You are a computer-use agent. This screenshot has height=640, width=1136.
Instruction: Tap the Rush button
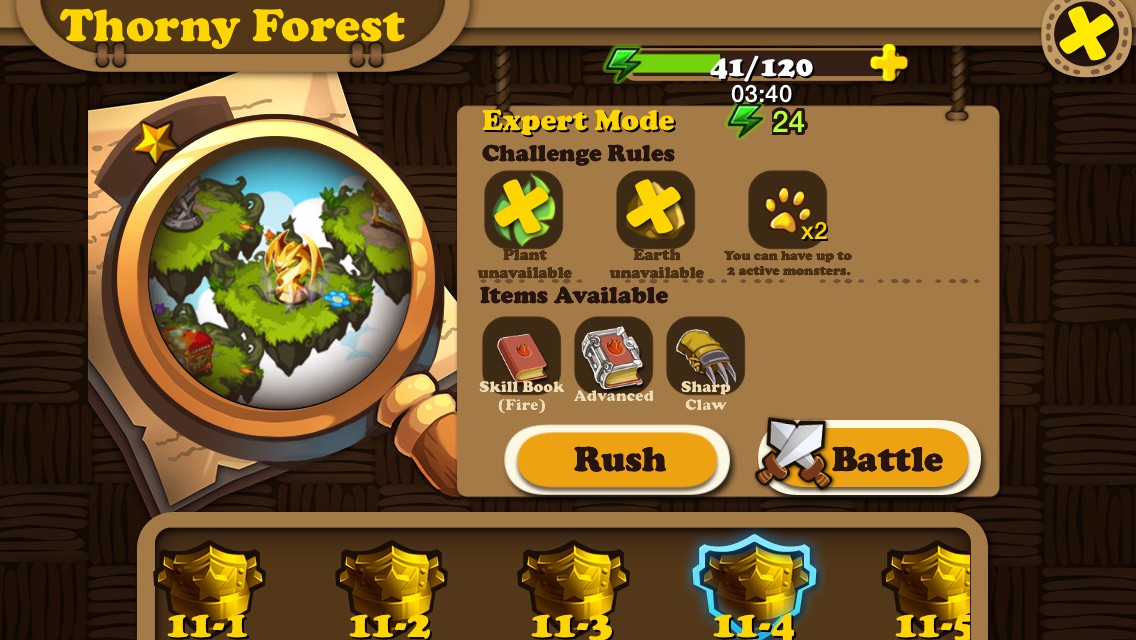618,460
